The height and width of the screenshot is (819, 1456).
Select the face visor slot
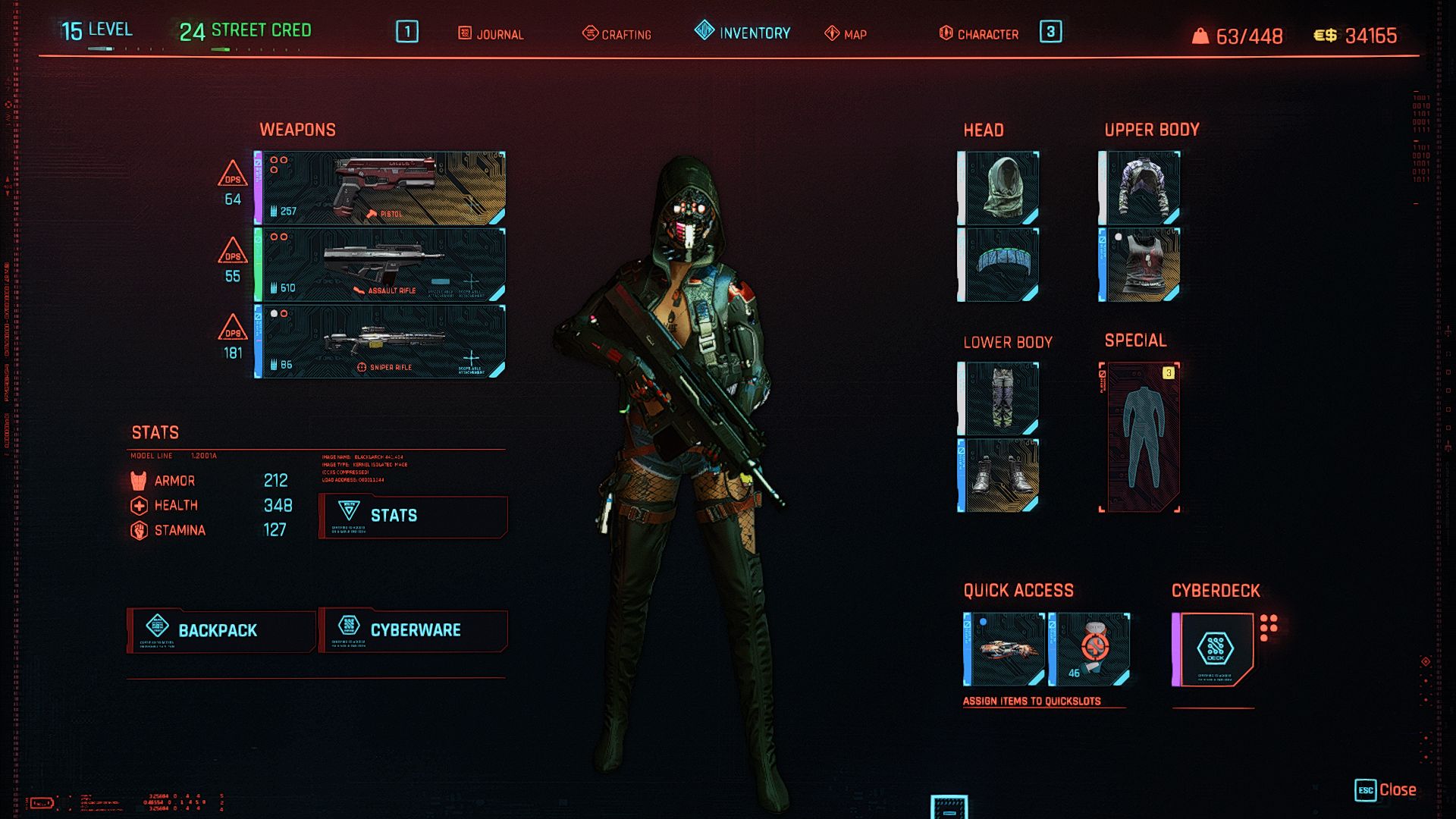tap(999, 265)
